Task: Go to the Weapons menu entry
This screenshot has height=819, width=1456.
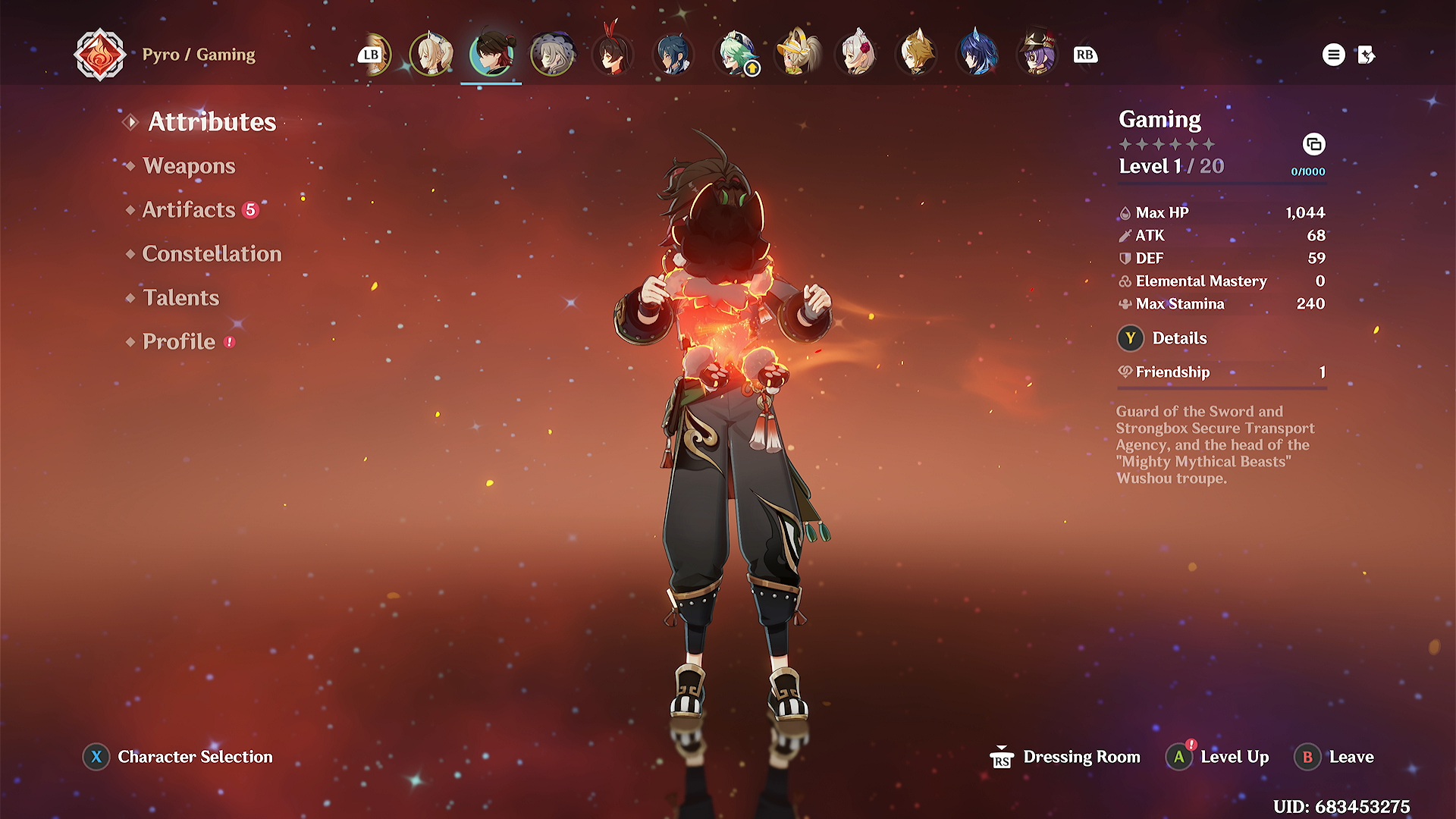Action: pos(189,166)
